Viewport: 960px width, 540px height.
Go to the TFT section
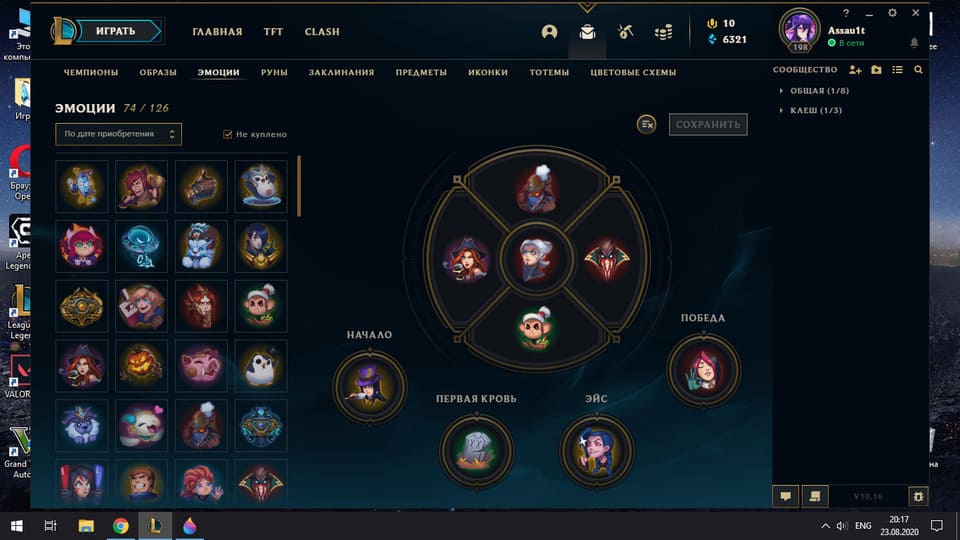tap(273, 32)
